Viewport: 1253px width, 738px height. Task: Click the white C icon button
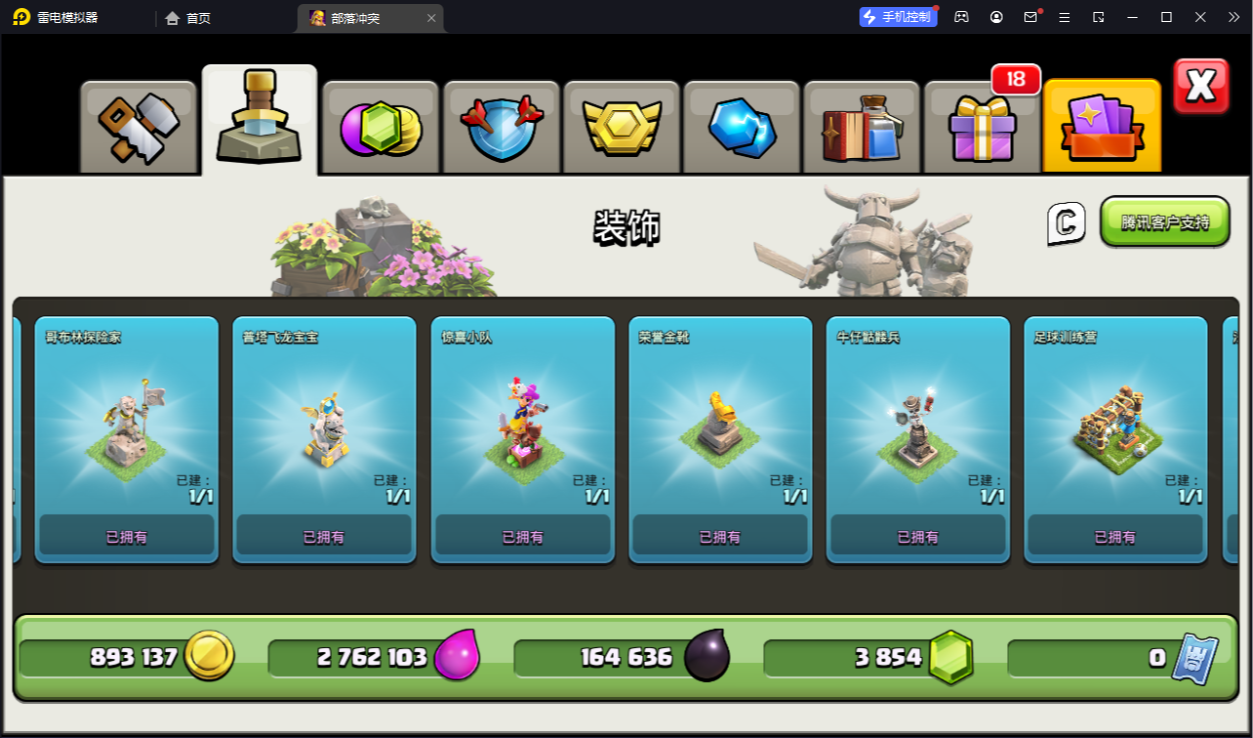click(1066, 223)
